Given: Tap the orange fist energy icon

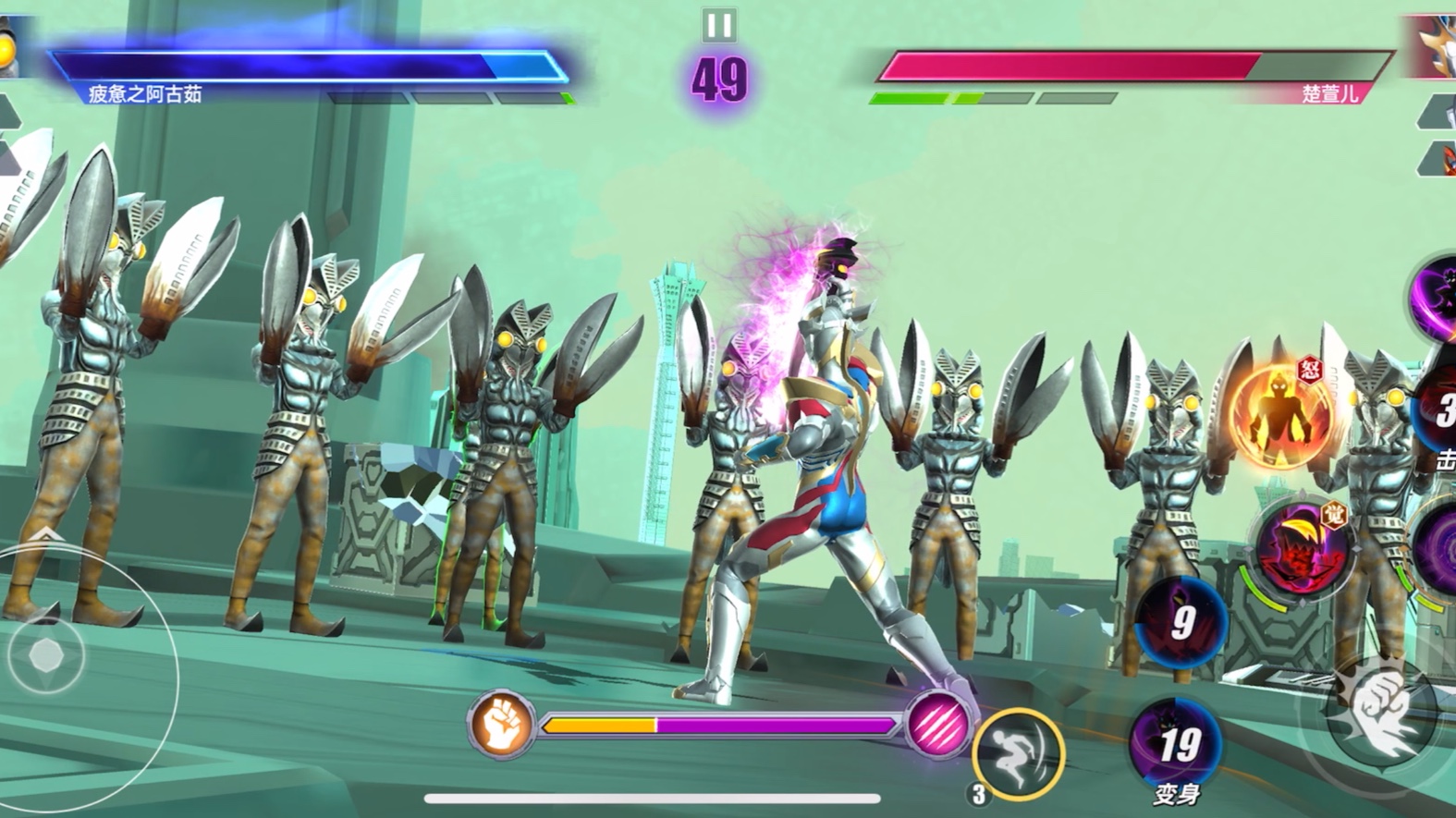Looking at the screenshot, I should click(x=501, y=723).
